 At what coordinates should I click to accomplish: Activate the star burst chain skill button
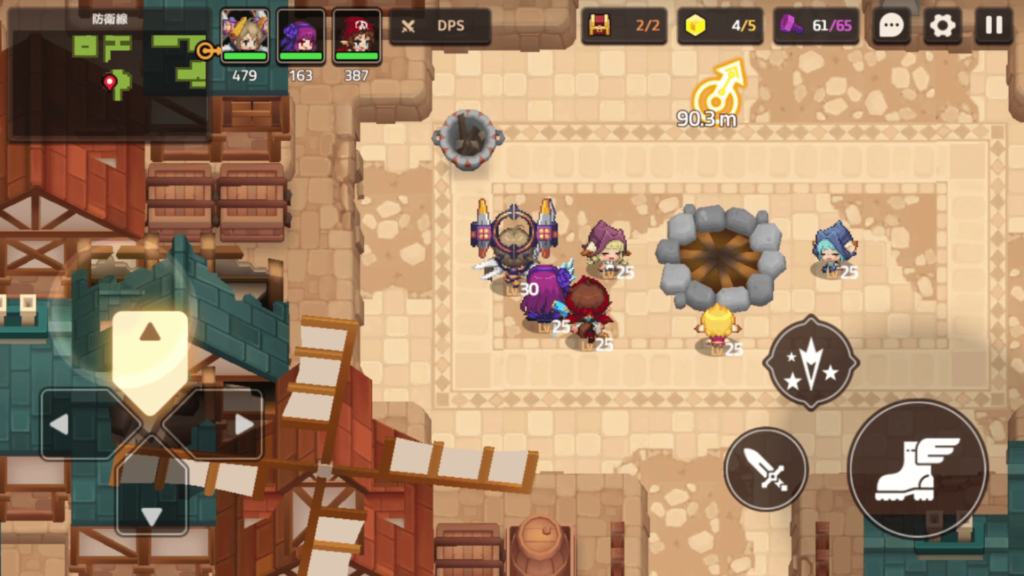coord(811,363)
